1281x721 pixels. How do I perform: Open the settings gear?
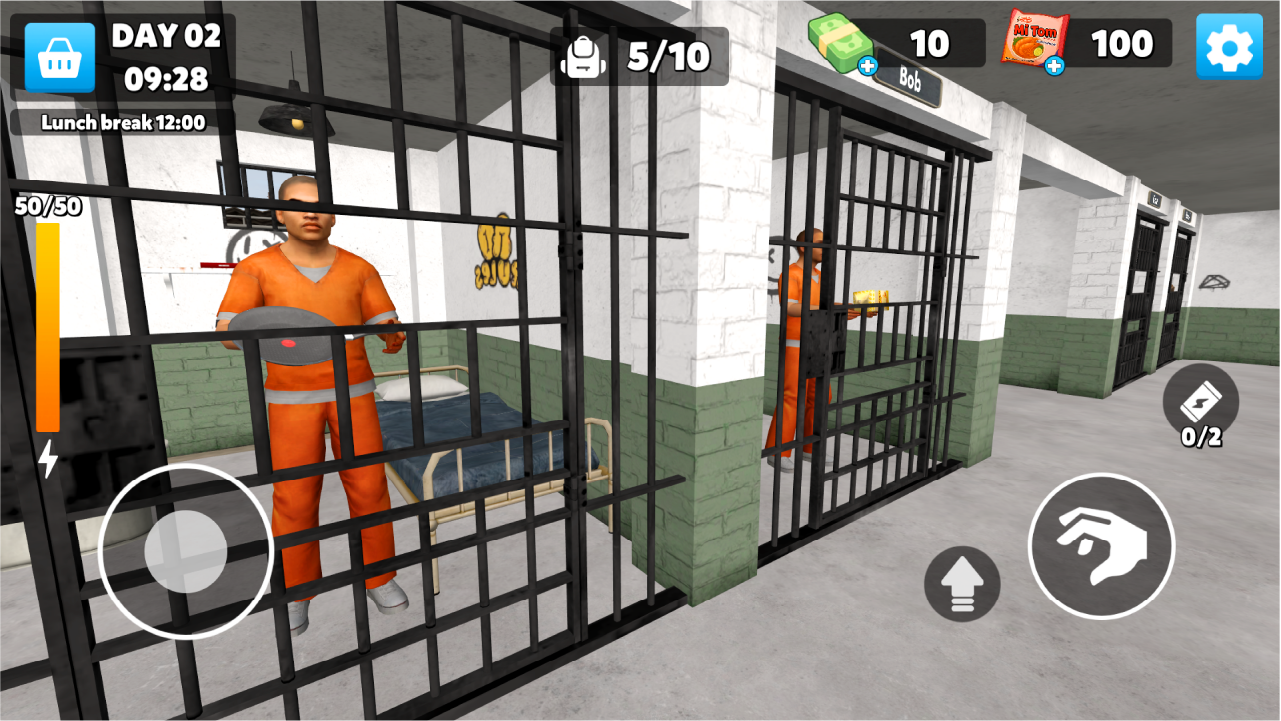(x=1229, y=46)
